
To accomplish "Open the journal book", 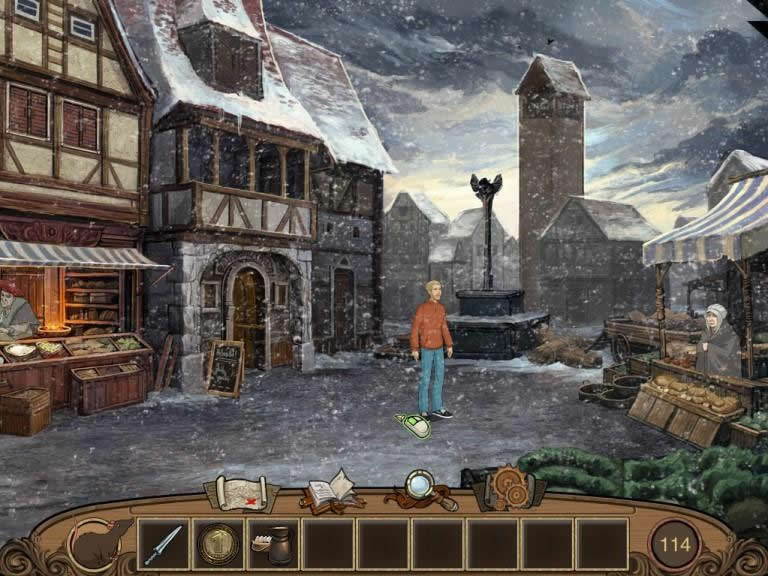I will (330, 490).
